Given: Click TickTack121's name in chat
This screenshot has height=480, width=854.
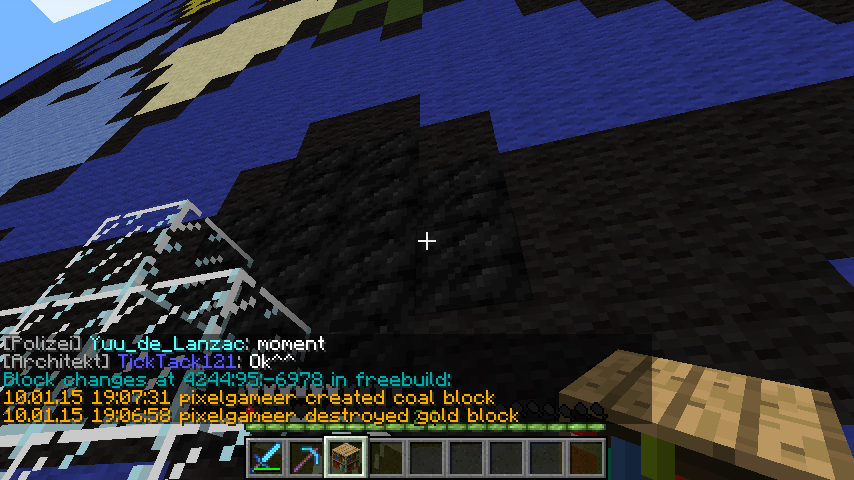Looking at the screenshot, I should (176, 361).
